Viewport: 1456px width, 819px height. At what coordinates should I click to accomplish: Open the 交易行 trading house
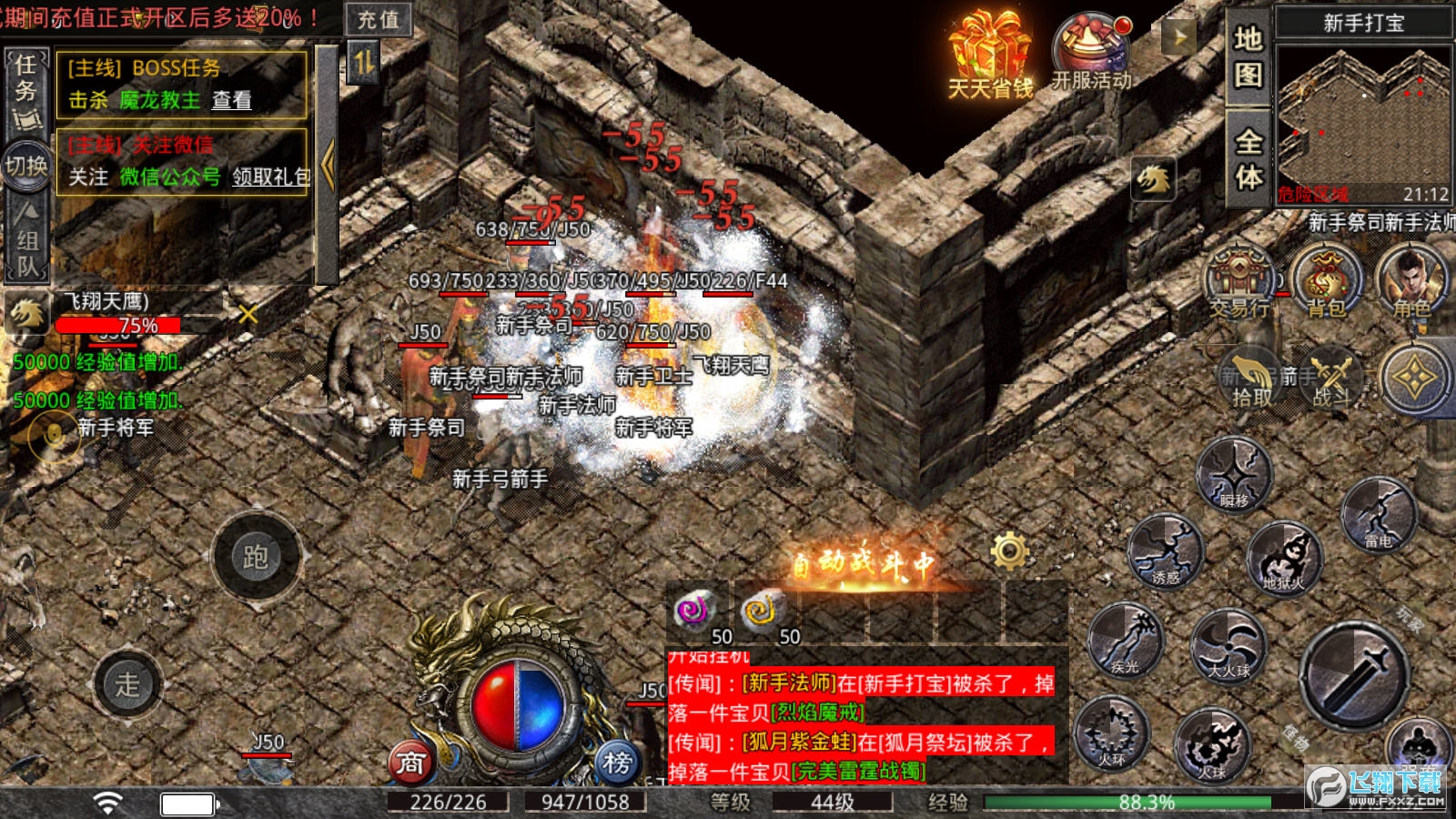(x=1239, y=283)
